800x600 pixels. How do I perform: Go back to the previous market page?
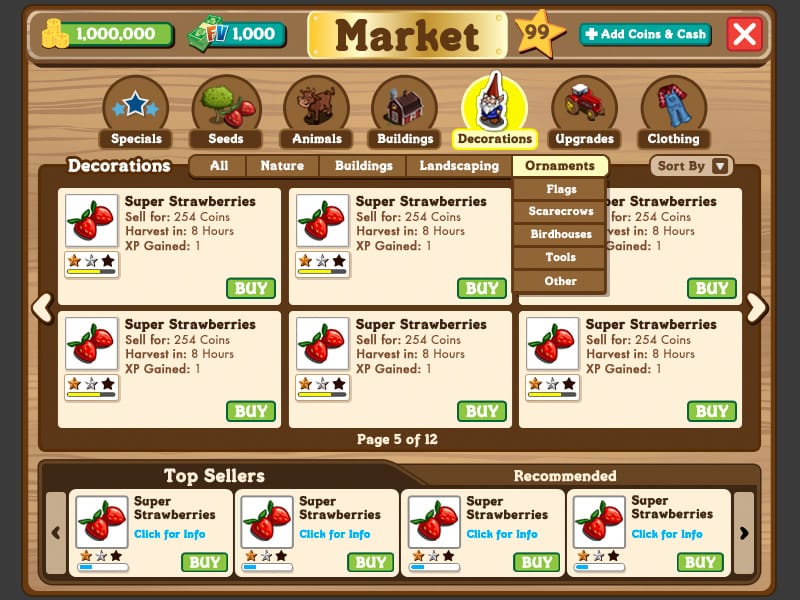(43, 307)
